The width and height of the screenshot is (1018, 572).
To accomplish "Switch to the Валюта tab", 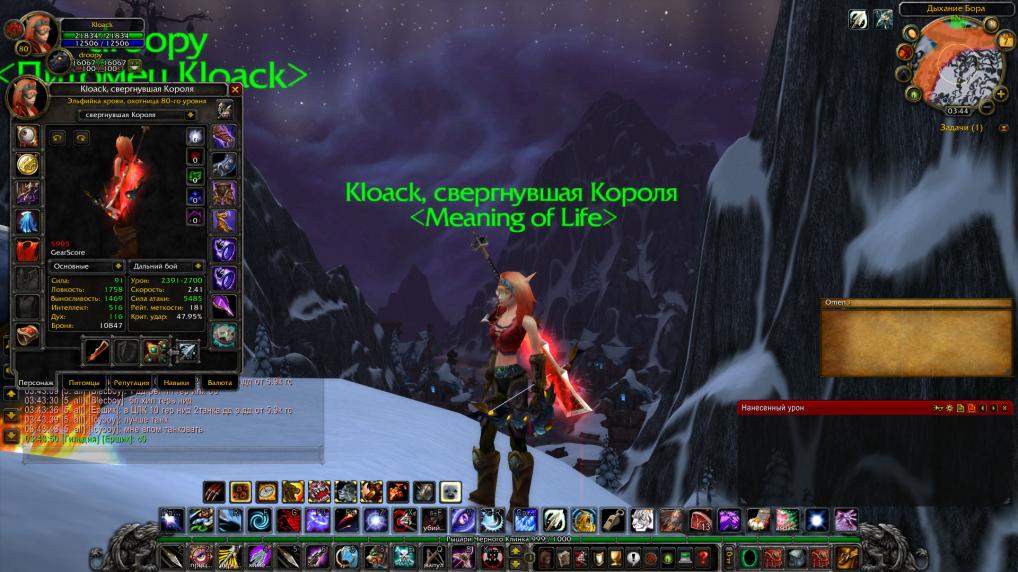I will click(x=219, y=382).
